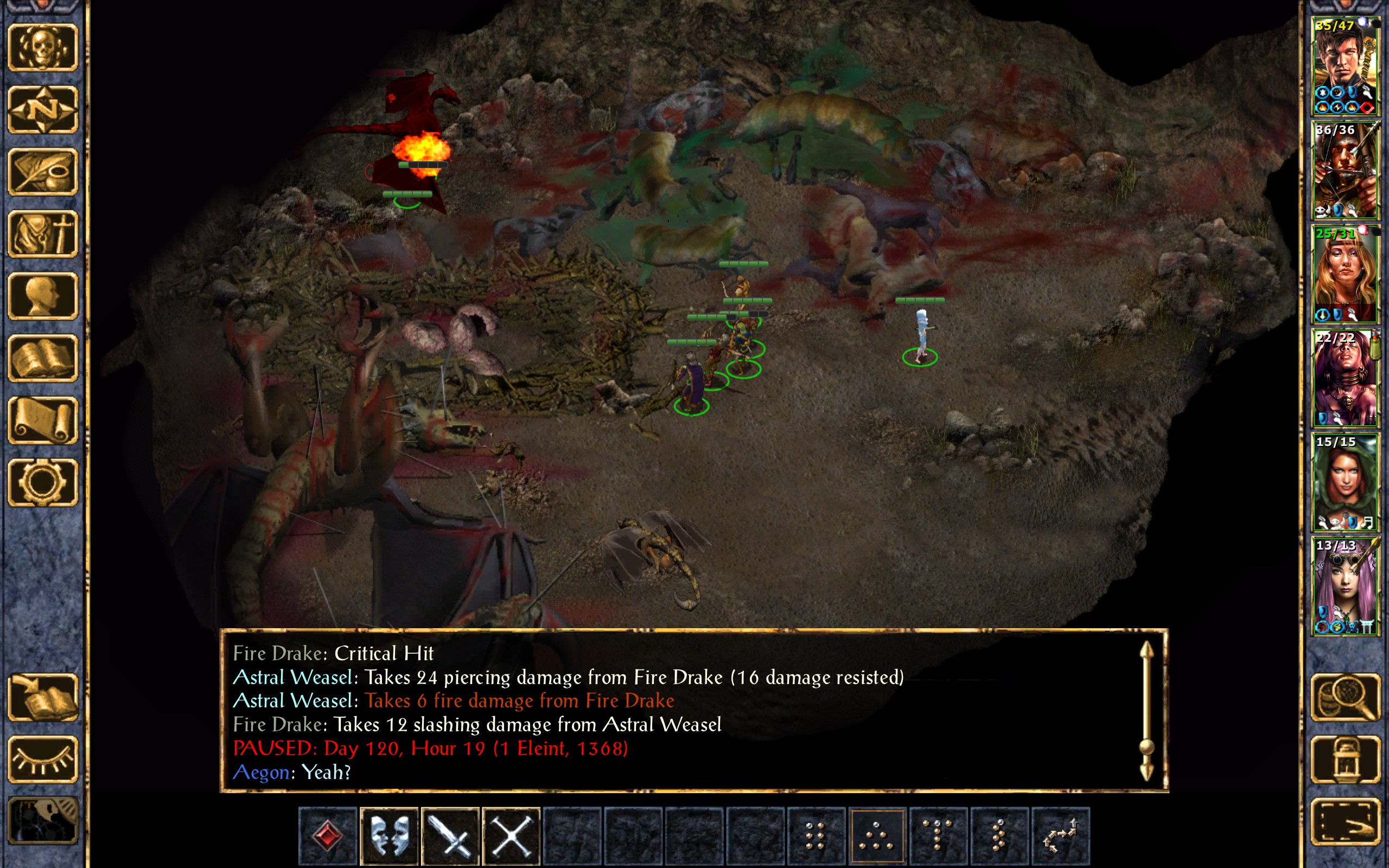
Task: Click the crossed-lines X action button
Action: coord(512,836)
